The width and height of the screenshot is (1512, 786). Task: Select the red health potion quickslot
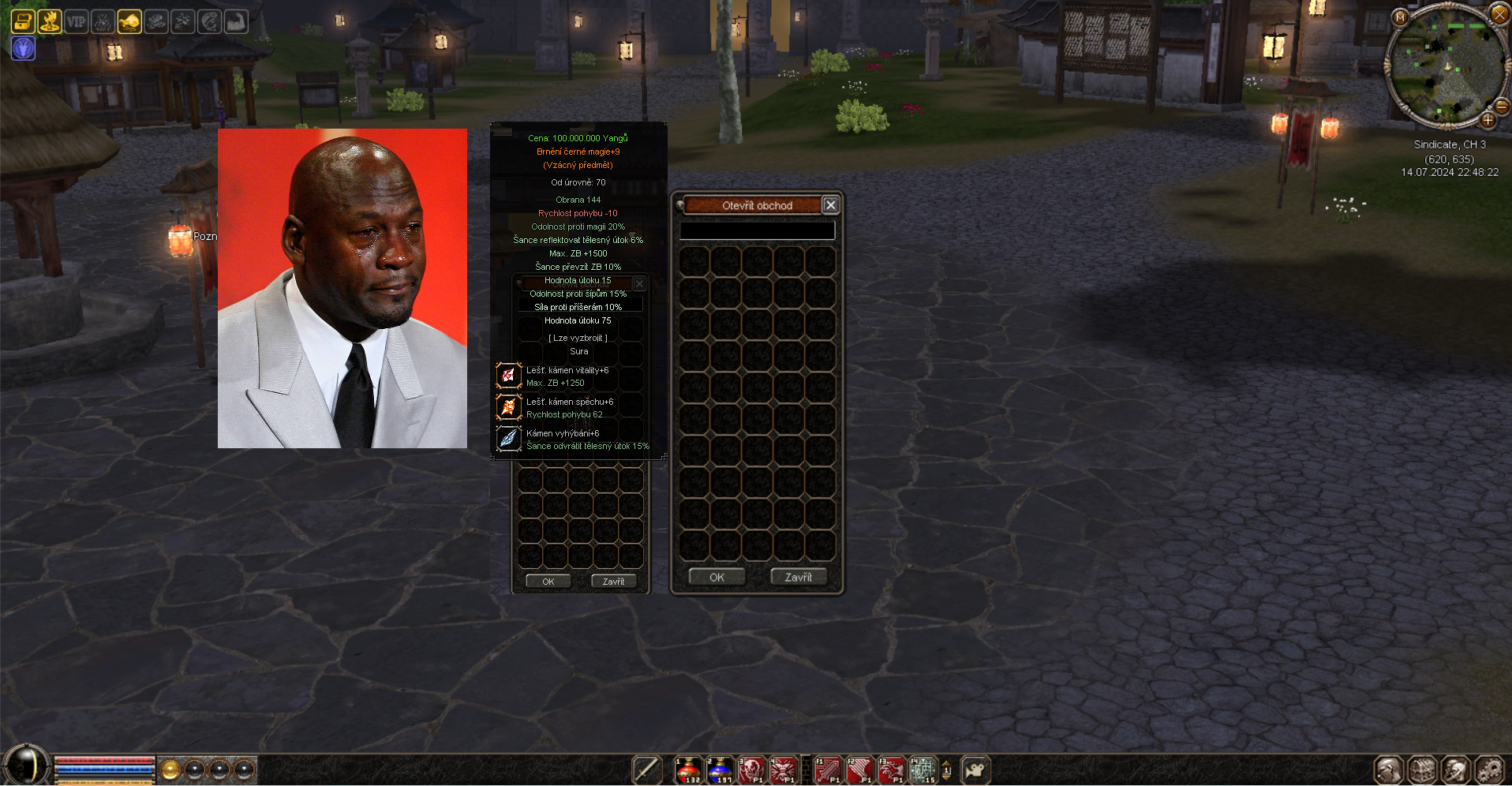689,769
